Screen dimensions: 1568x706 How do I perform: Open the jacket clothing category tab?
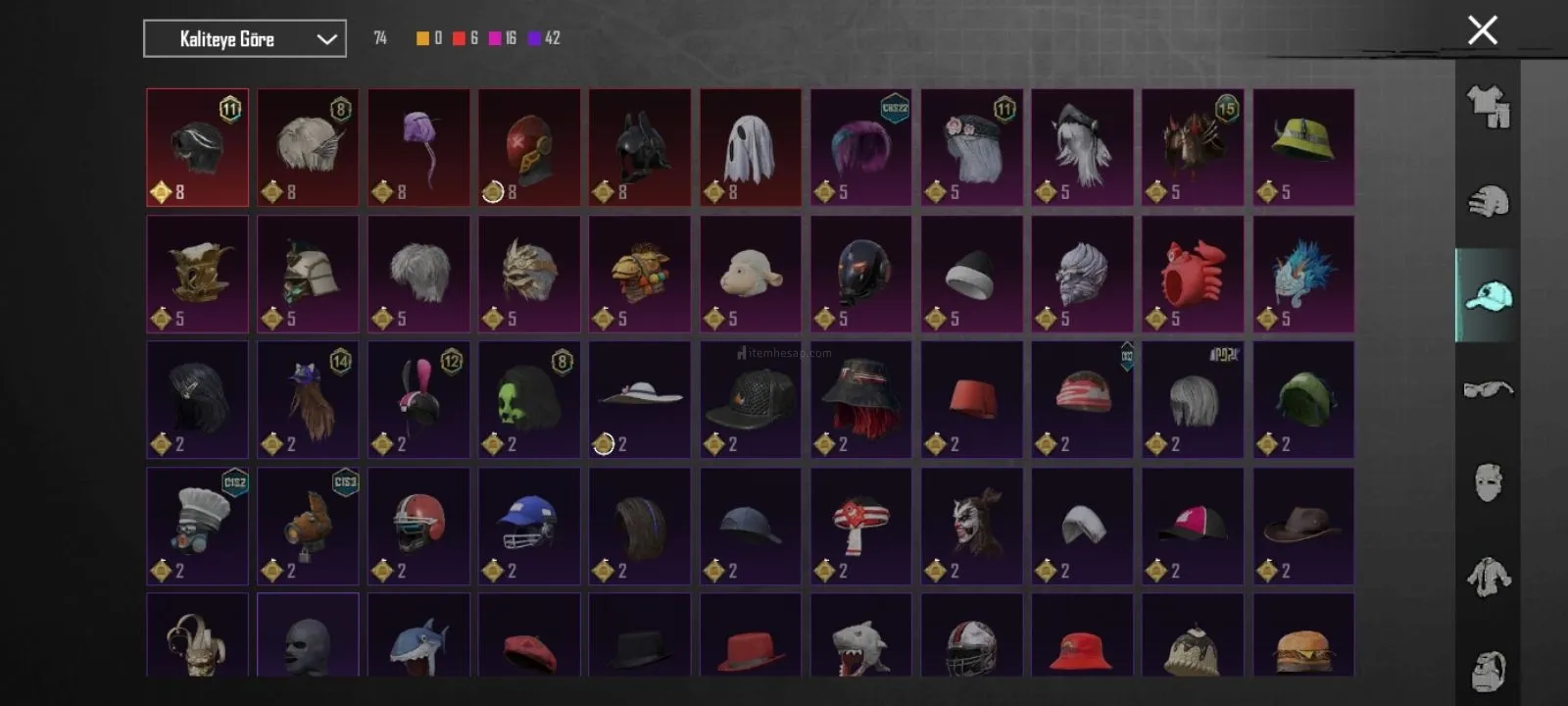(1488, 577)
